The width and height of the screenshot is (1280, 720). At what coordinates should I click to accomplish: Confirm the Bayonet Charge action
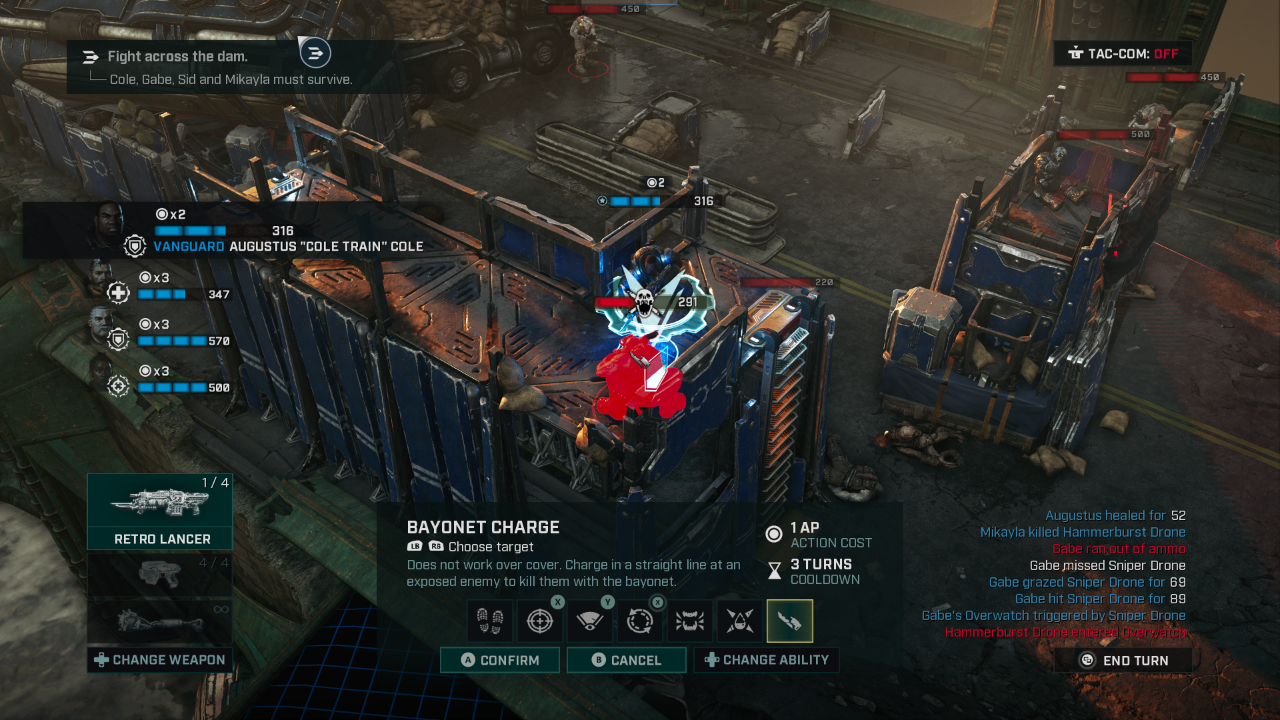(x=499, y=660)
